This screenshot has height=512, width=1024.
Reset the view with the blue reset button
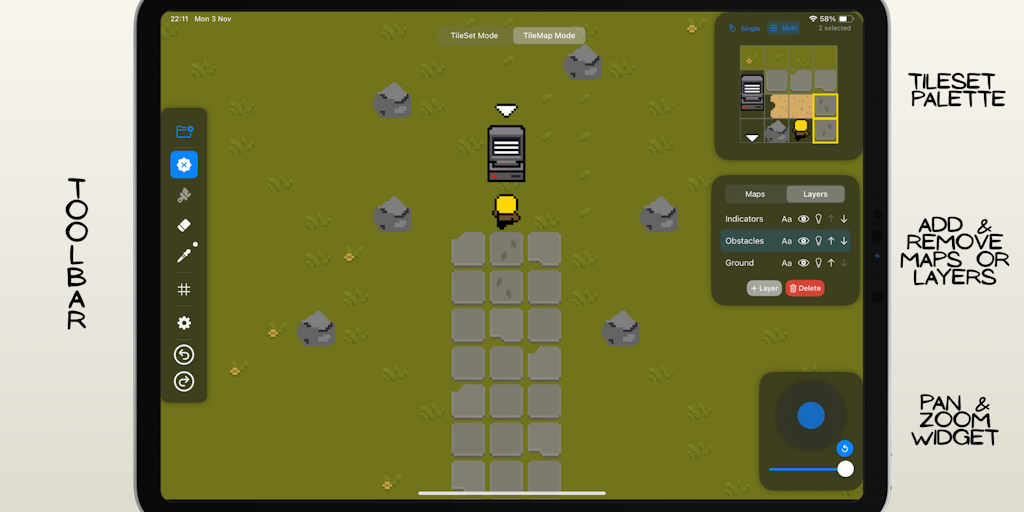click(845, 448)
